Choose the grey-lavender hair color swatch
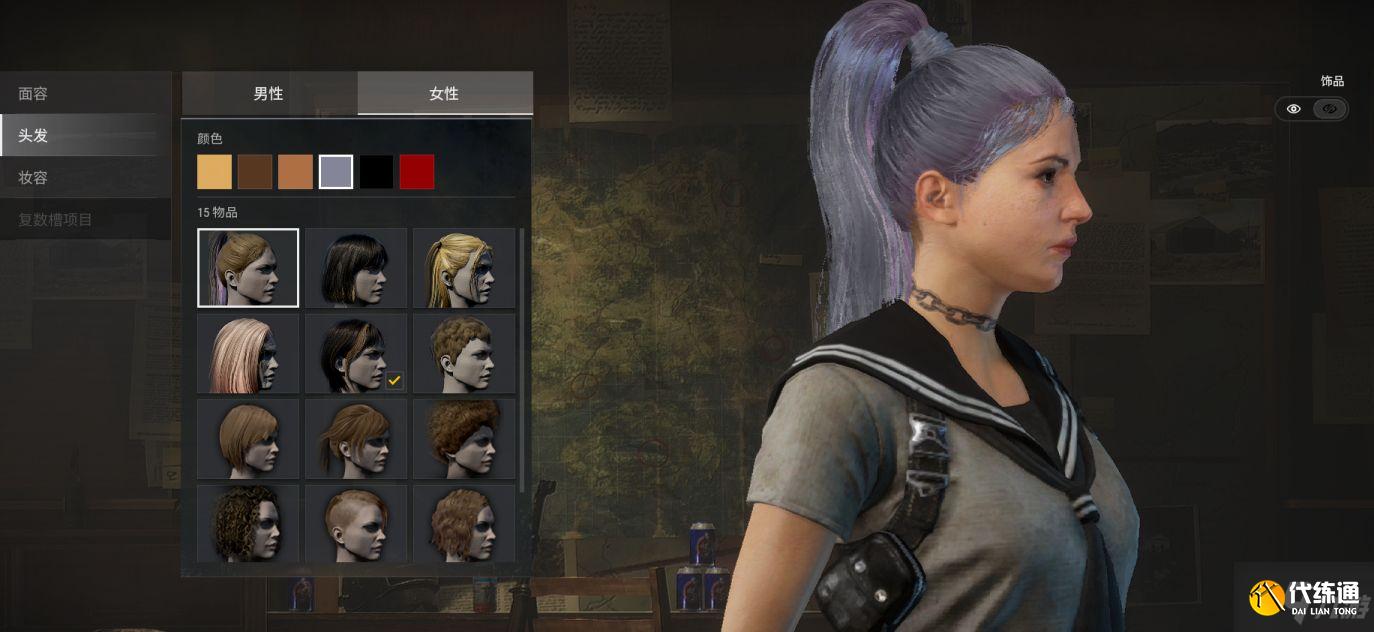The height and width of the screenshot is (632, 1374). click(336, 172)
